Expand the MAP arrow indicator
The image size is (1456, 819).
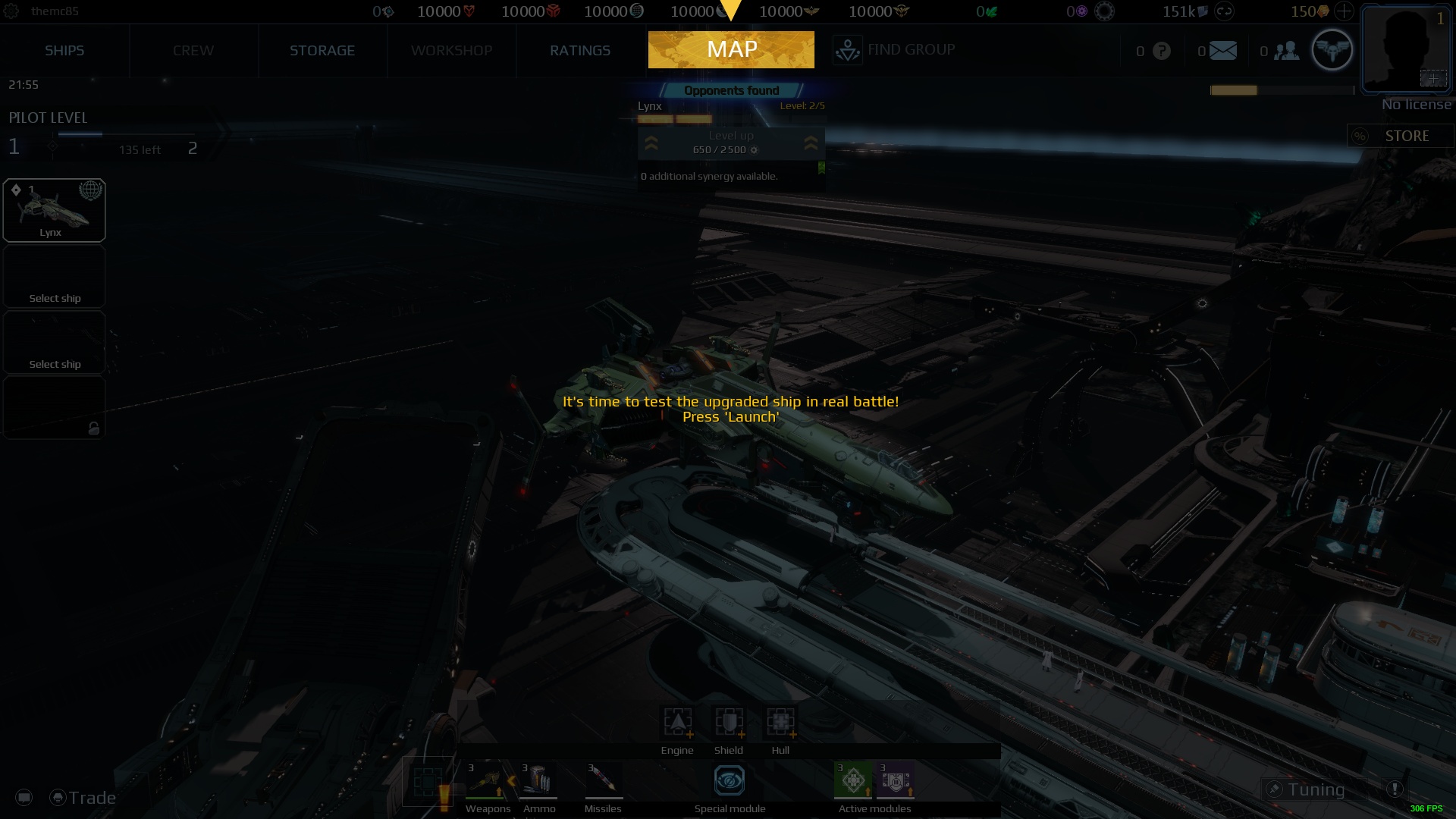730,11
